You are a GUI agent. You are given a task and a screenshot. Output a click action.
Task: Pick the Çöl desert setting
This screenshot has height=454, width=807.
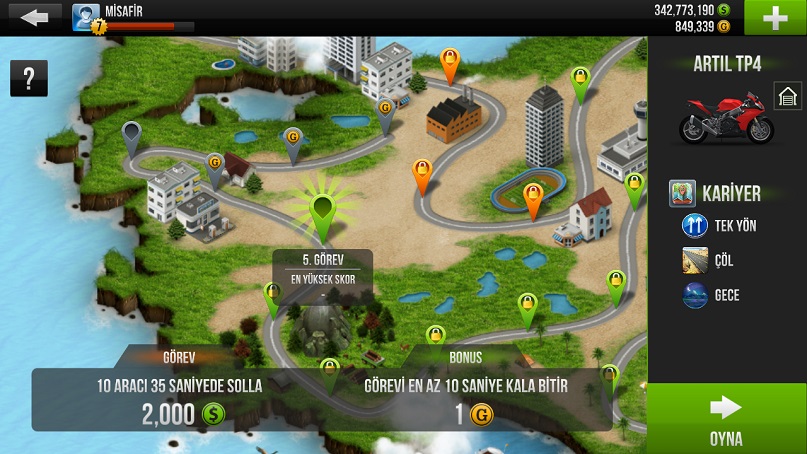(710, 261)
